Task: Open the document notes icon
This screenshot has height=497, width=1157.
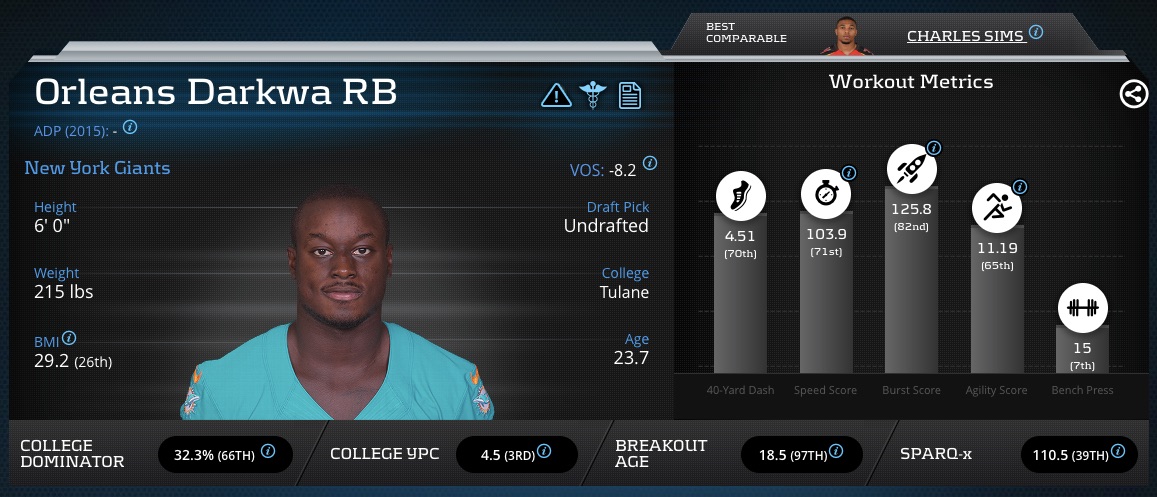Action: 630,95
